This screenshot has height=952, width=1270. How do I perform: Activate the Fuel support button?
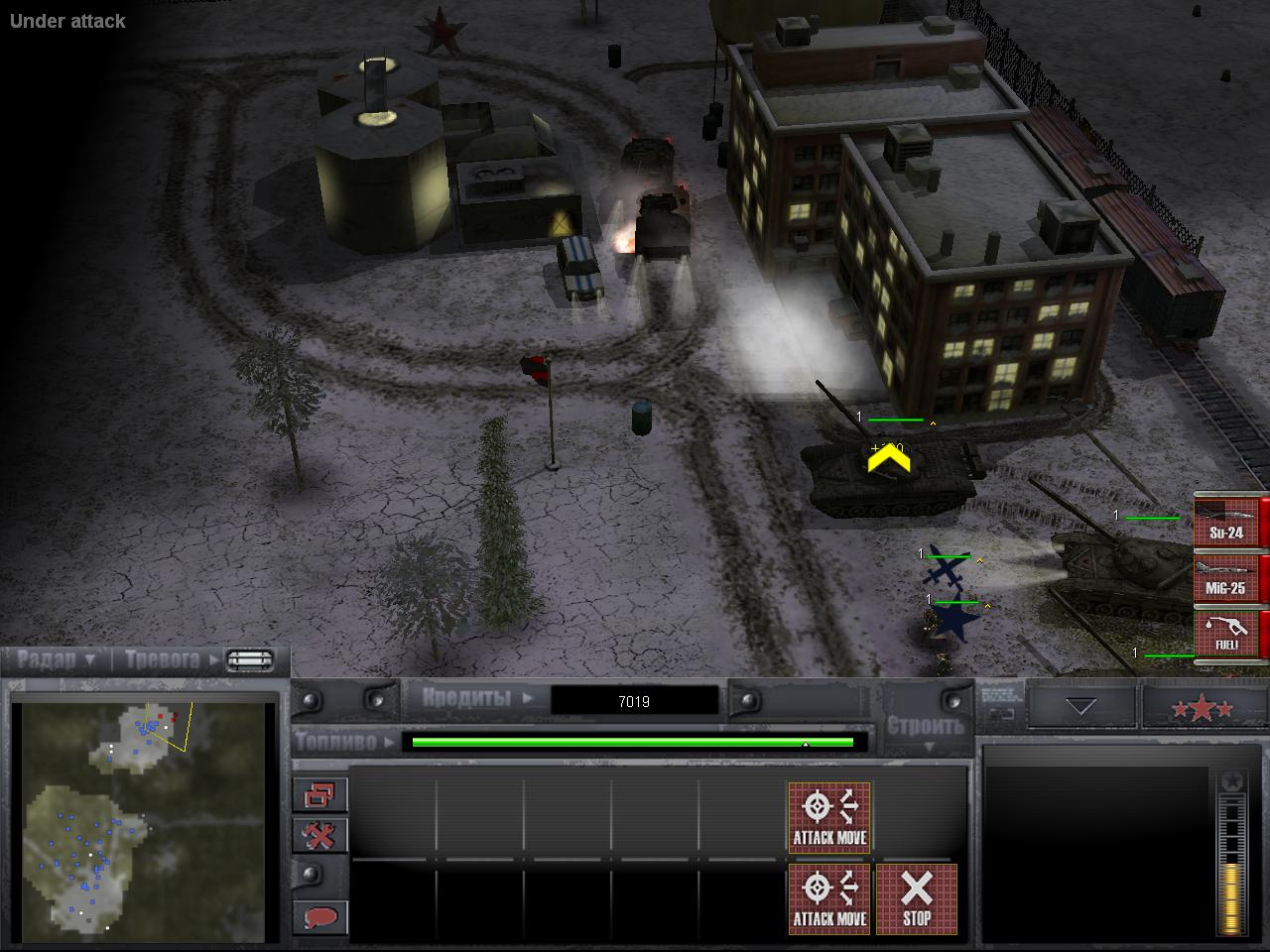click(x=1226, y=633)
